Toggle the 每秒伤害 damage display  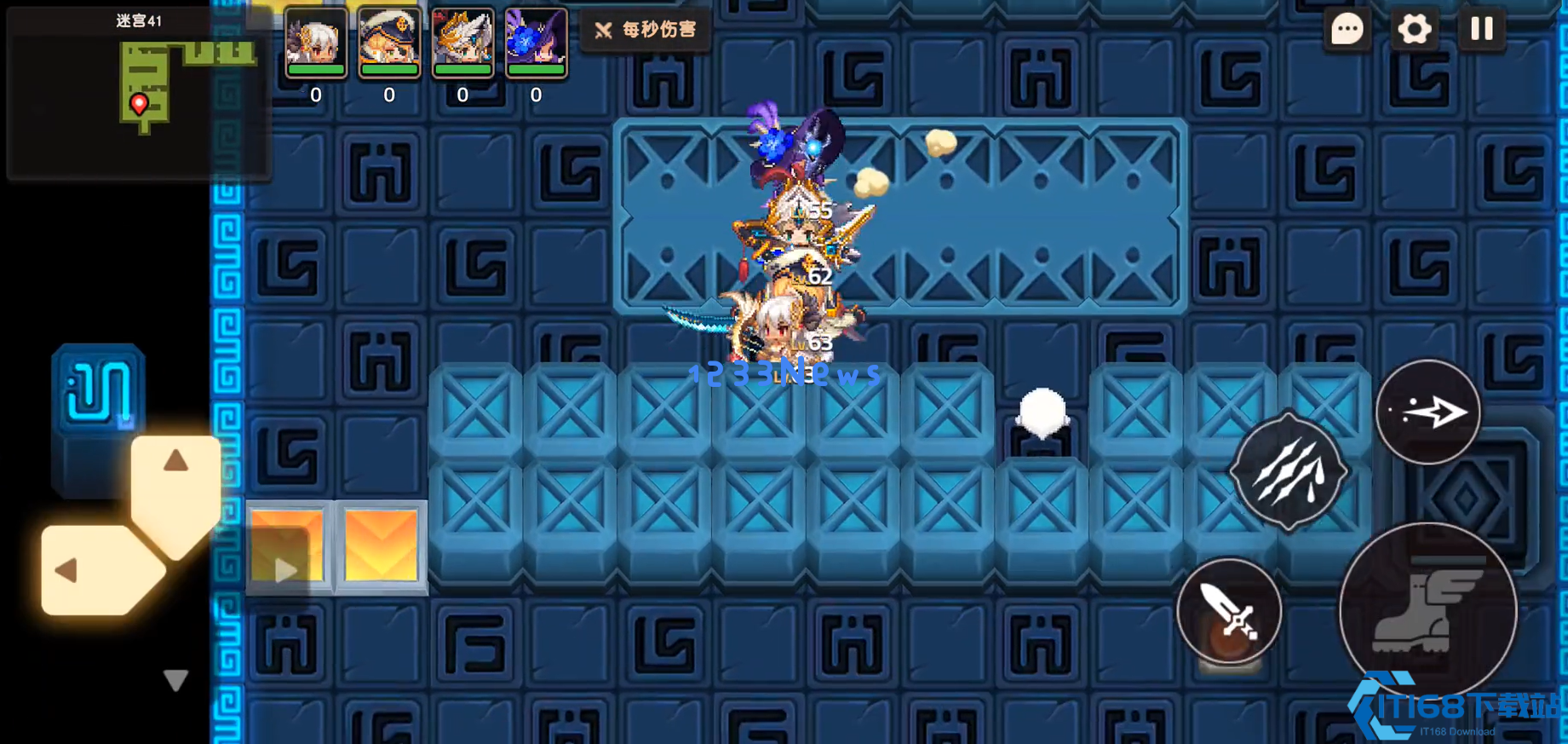(646, 31)
